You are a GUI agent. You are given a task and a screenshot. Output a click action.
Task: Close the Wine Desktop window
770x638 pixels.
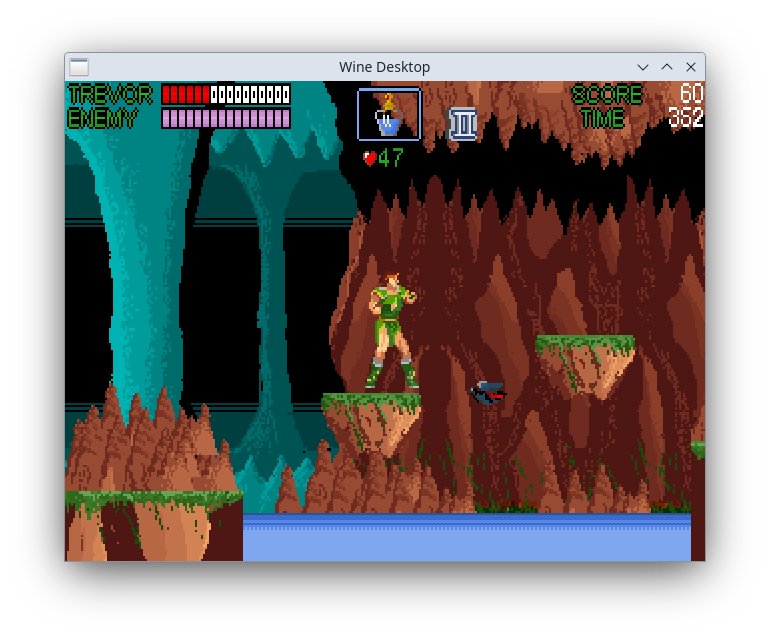pos(690,67)
